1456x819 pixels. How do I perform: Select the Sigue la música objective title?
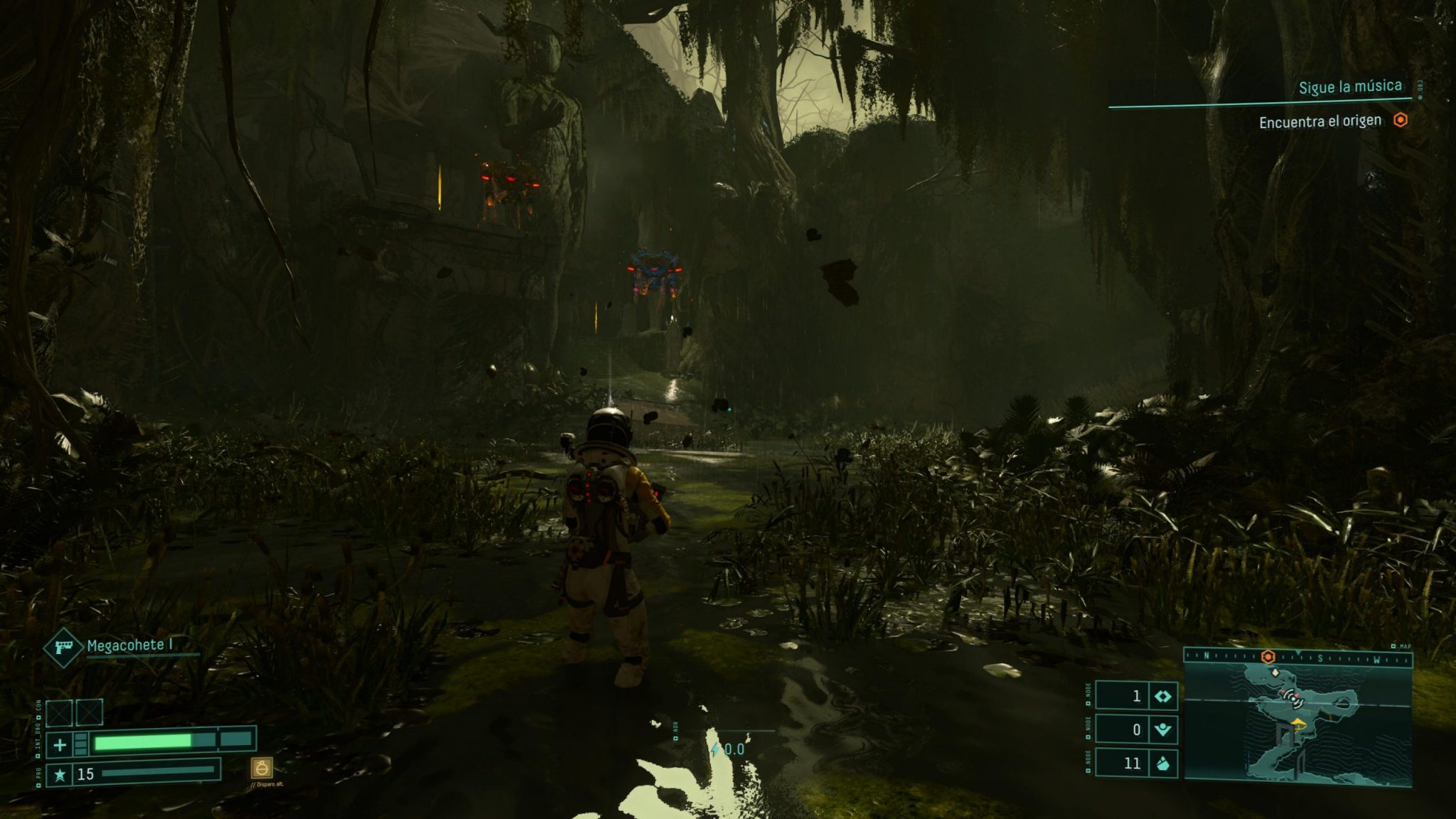(x=1350, y=87)
